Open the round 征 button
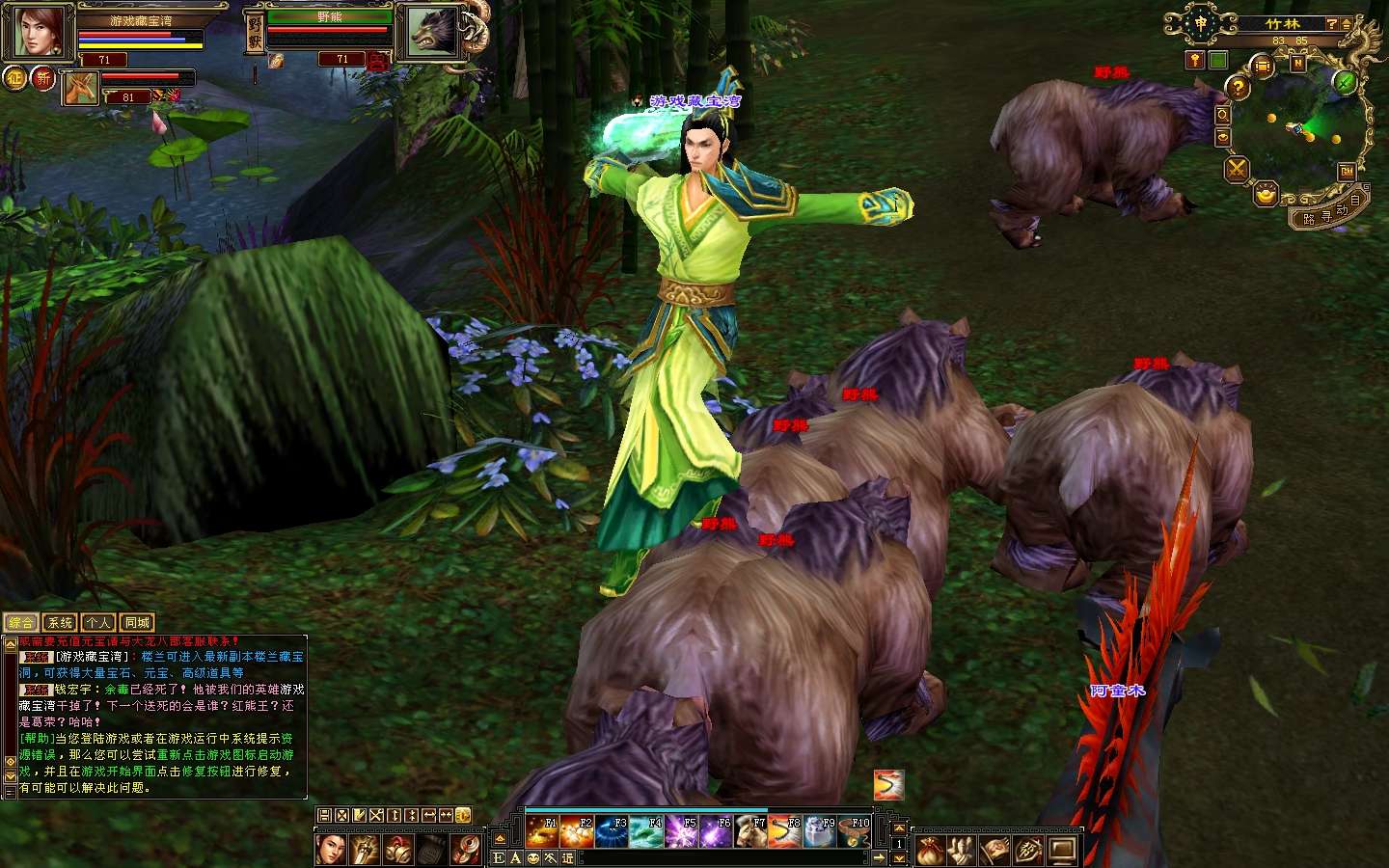Viewport: 1389px width, 868px height. coord(15,78)
